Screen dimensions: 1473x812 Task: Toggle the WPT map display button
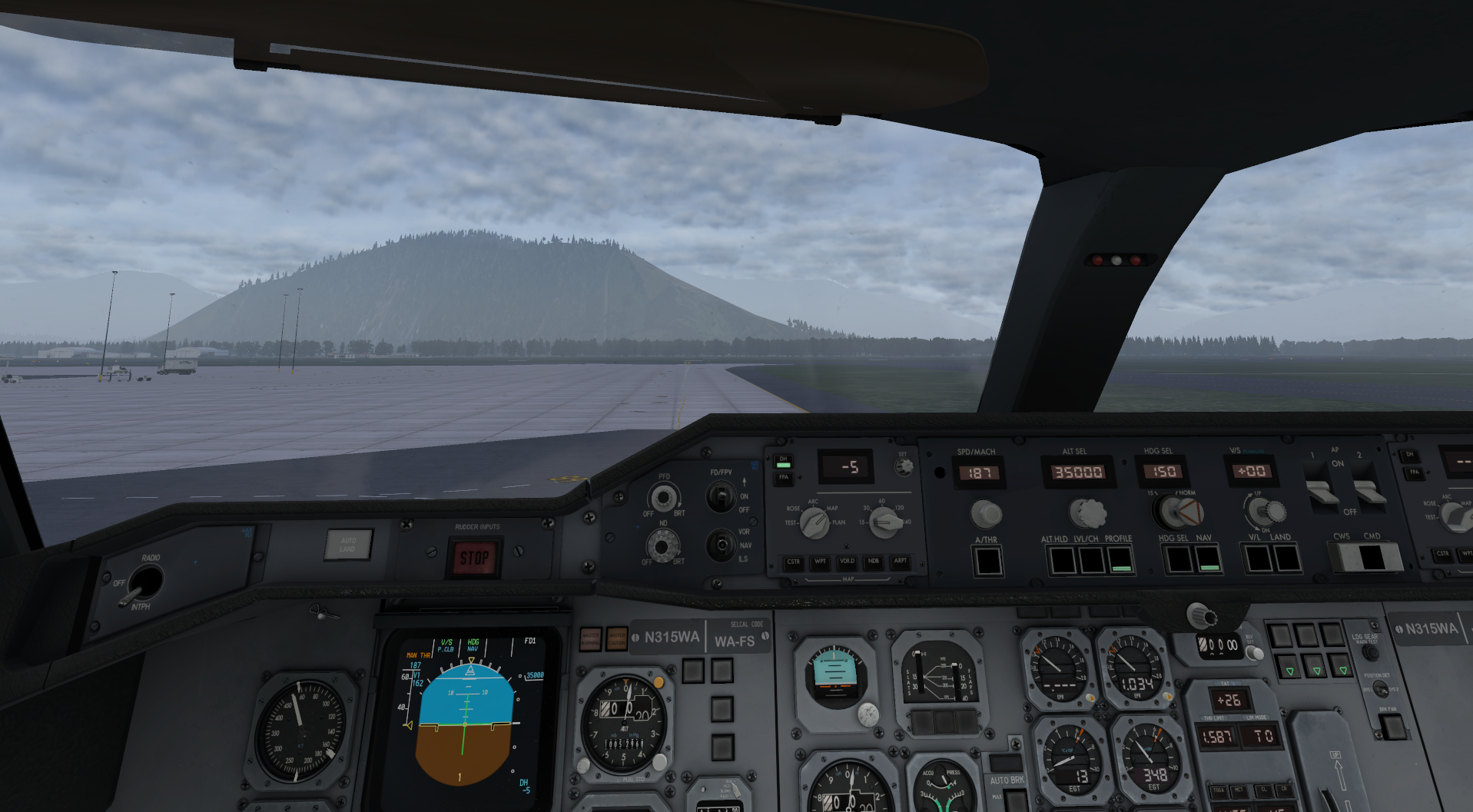[820, 562]
